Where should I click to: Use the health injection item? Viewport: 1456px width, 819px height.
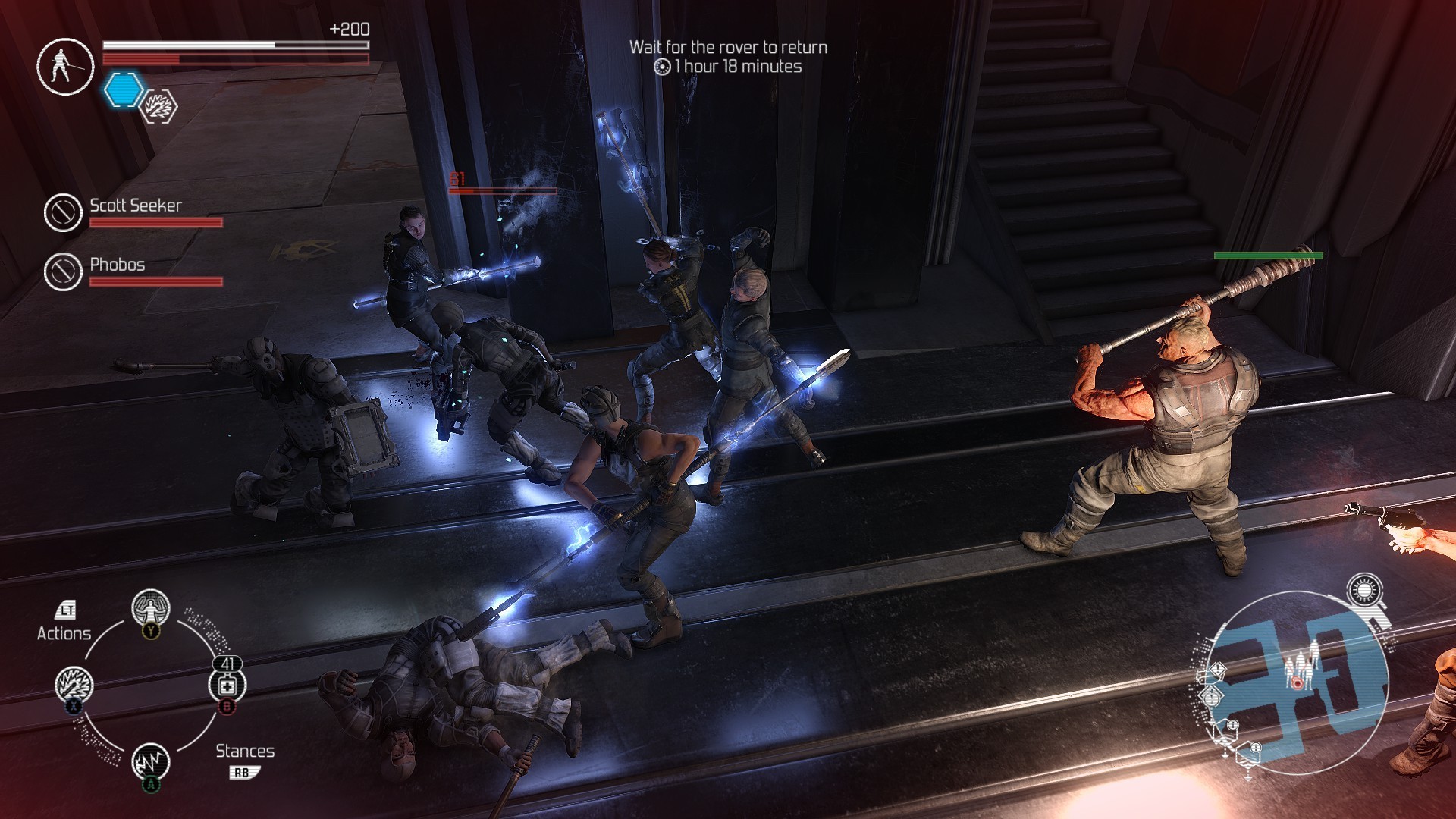pos(227,686)
